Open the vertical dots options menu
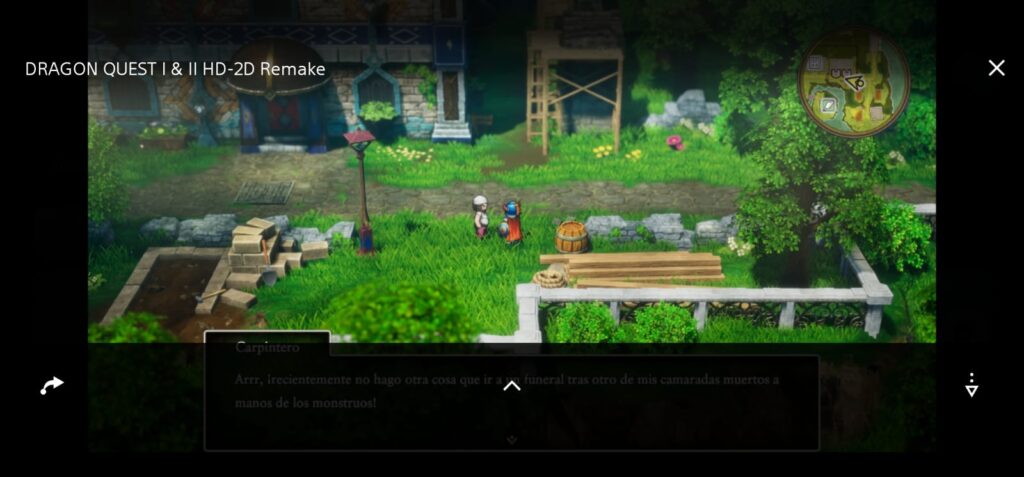Screen dimensions: 1024x477 click(x=971, y=385)
